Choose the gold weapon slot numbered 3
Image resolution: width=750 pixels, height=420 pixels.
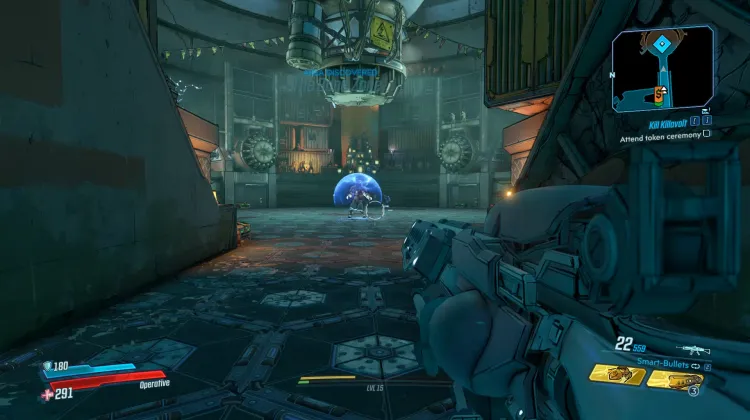673,379
